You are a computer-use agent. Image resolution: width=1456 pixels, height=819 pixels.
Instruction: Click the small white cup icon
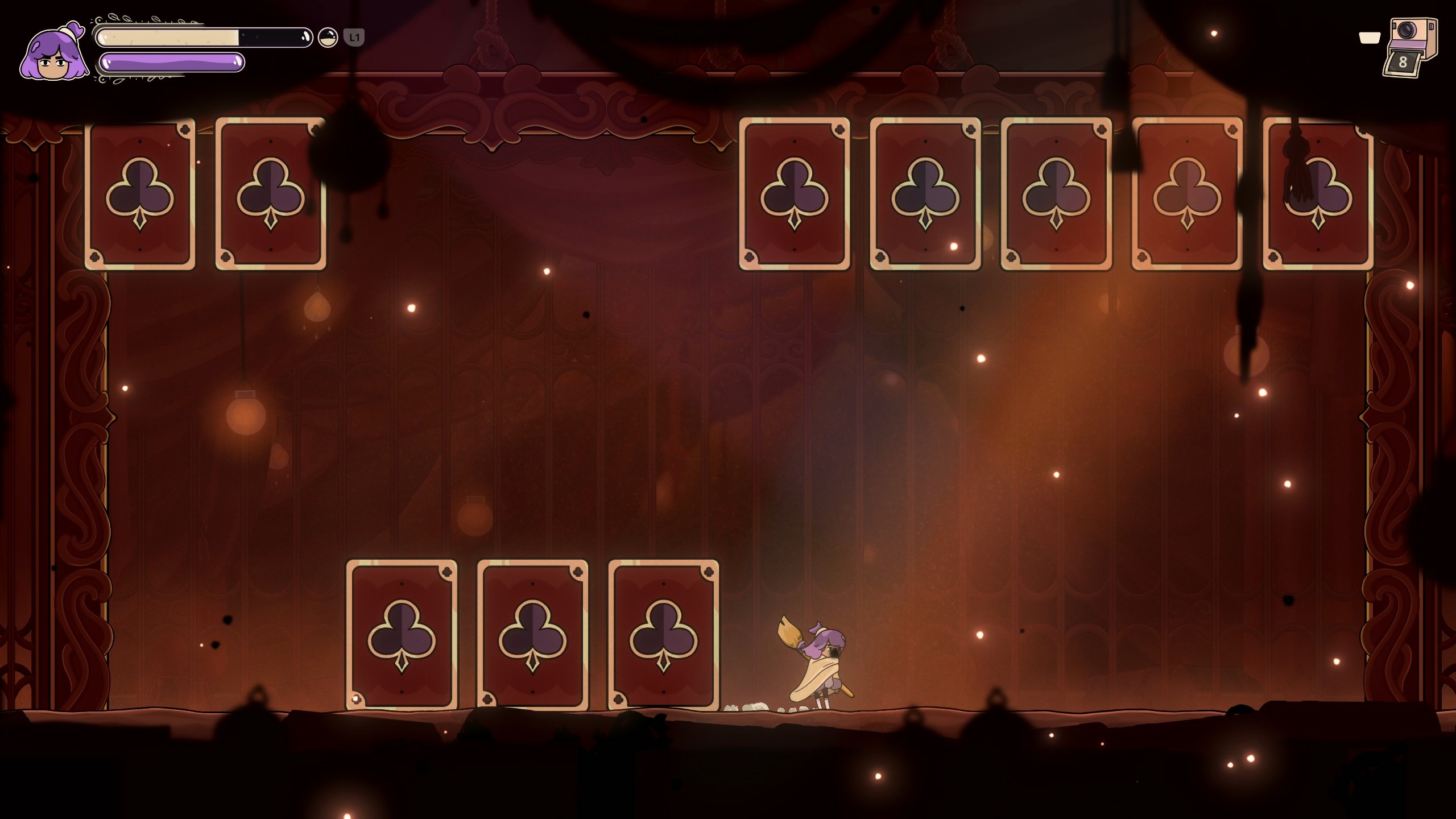pos(1369,38)
